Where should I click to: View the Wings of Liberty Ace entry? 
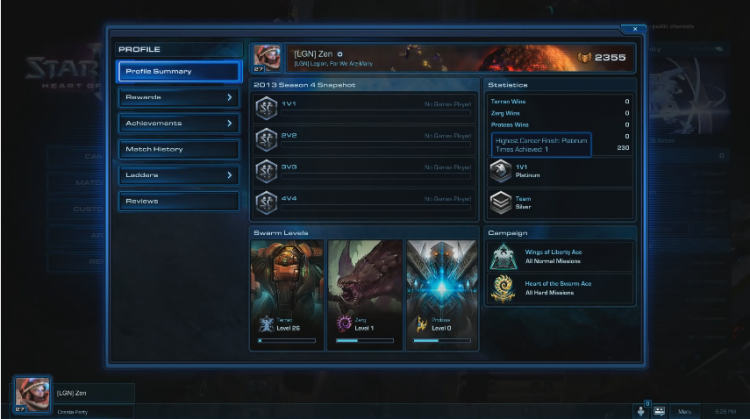[x=560, y=257]
